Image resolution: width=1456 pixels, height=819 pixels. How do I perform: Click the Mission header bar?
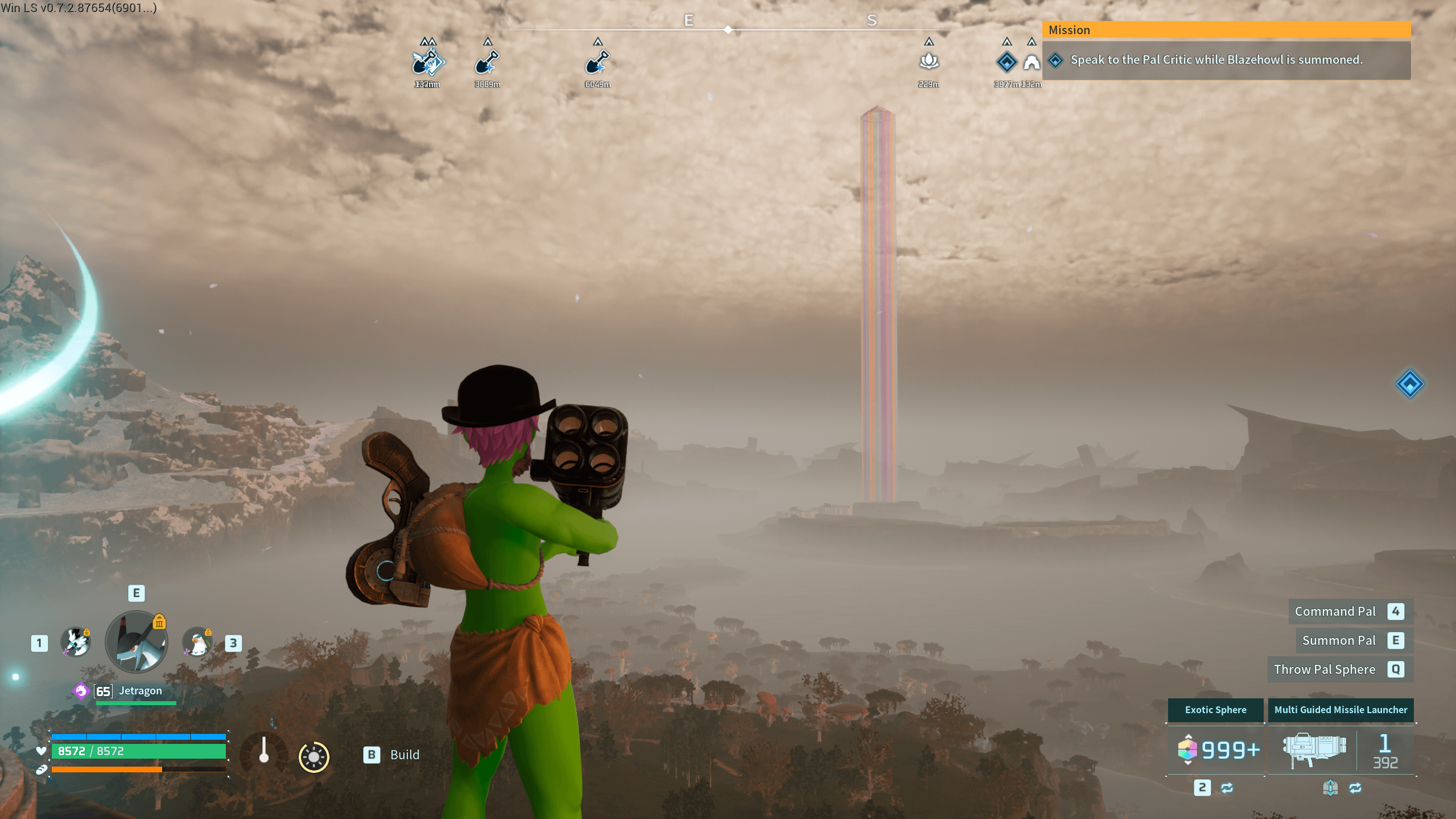coord(1226,30)
